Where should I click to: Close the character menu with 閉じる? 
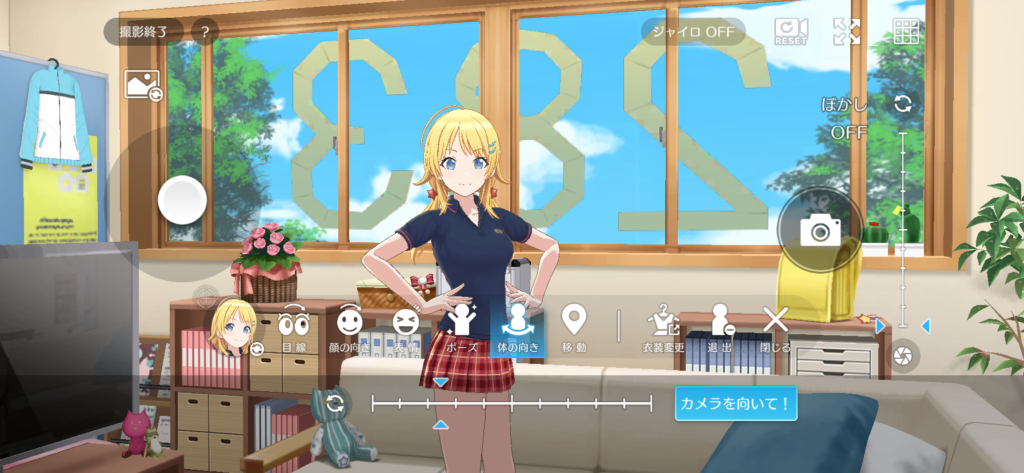coord(776,328)
